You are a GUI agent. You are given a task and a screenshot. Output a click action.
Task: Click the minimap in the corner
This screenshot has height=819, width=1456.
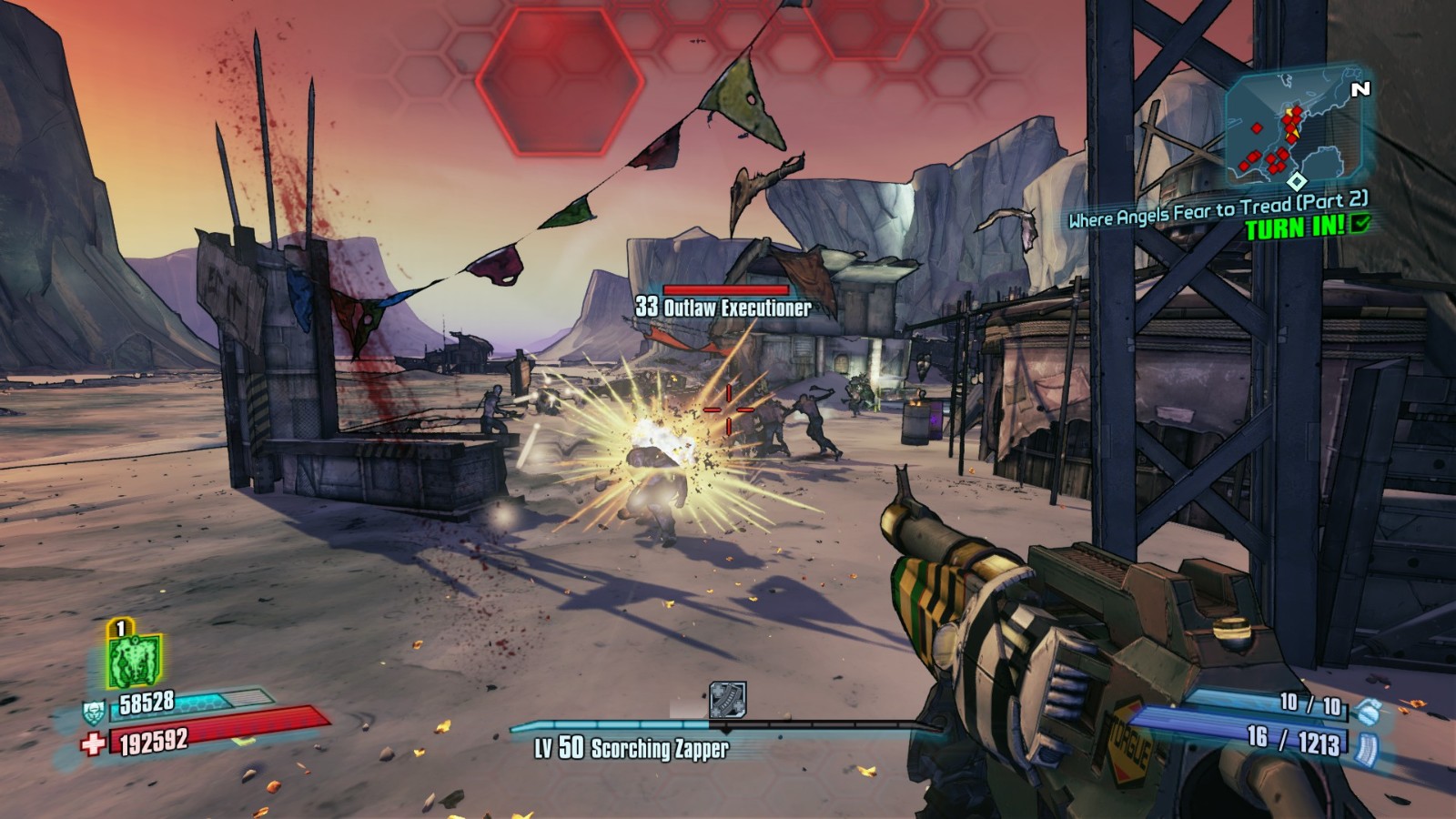tap(1293, 130)
